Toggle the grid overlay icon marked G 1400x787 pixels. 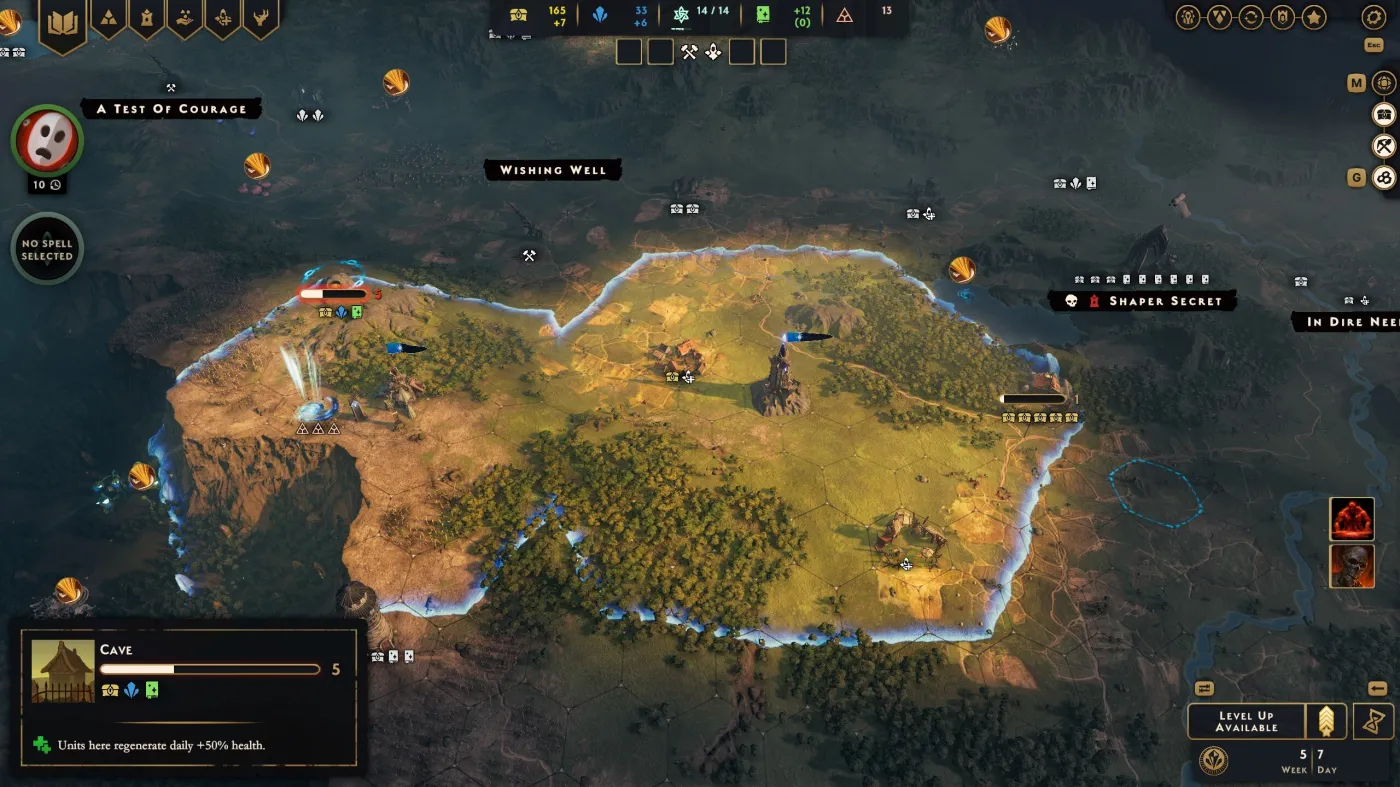click(1384, 177)
